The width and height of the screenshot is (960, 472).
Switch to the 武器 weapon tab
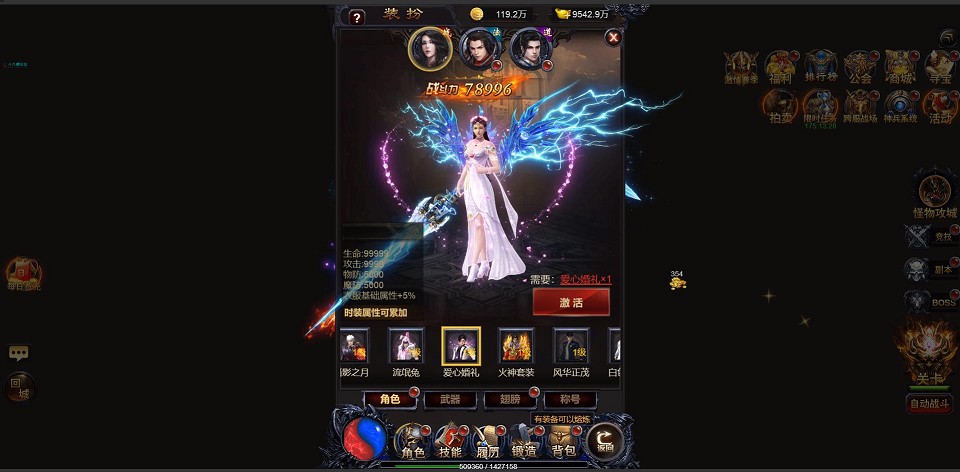[450, 399]
